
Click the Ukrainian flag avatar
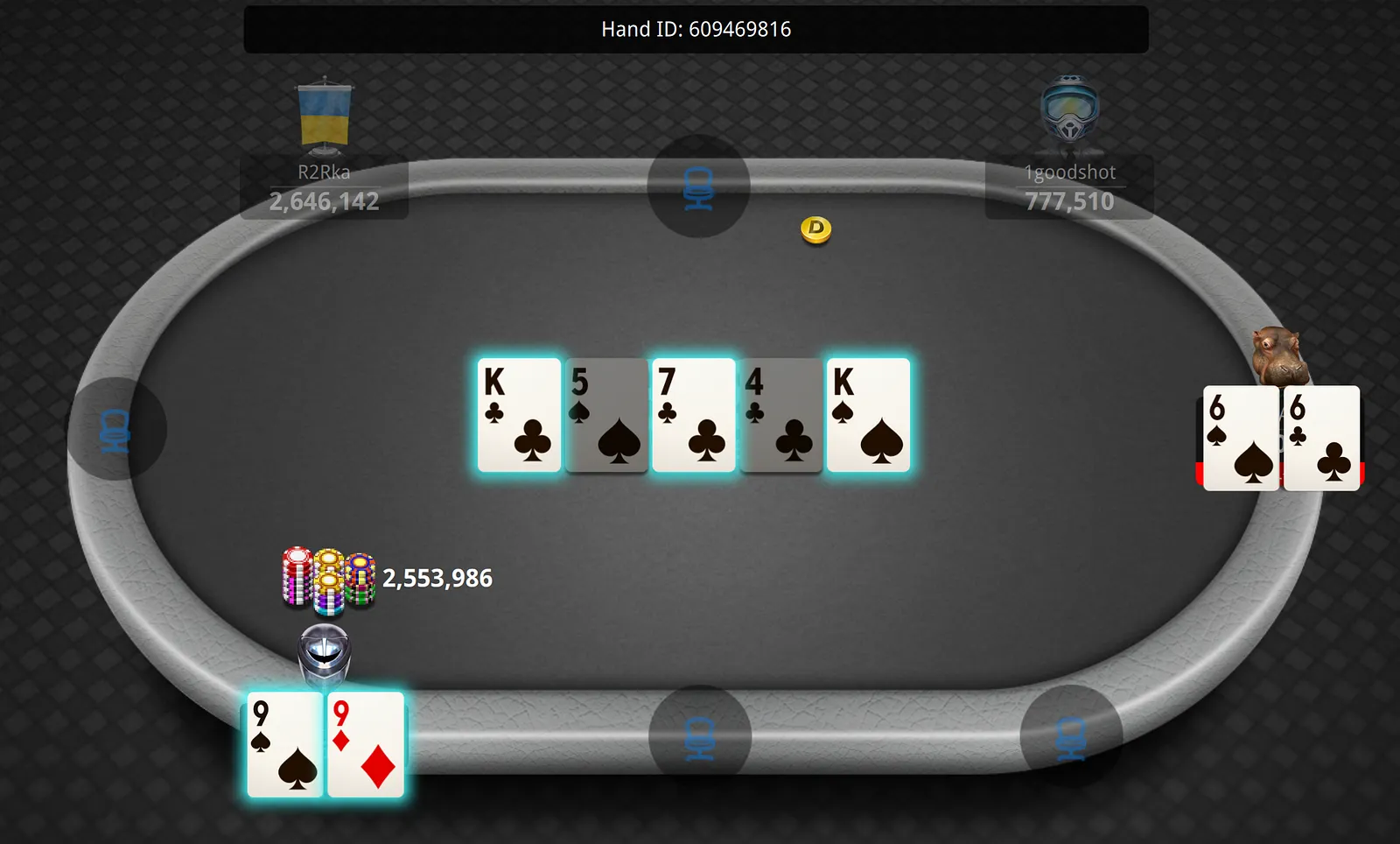pyautogui.click(x=325, y=116)
